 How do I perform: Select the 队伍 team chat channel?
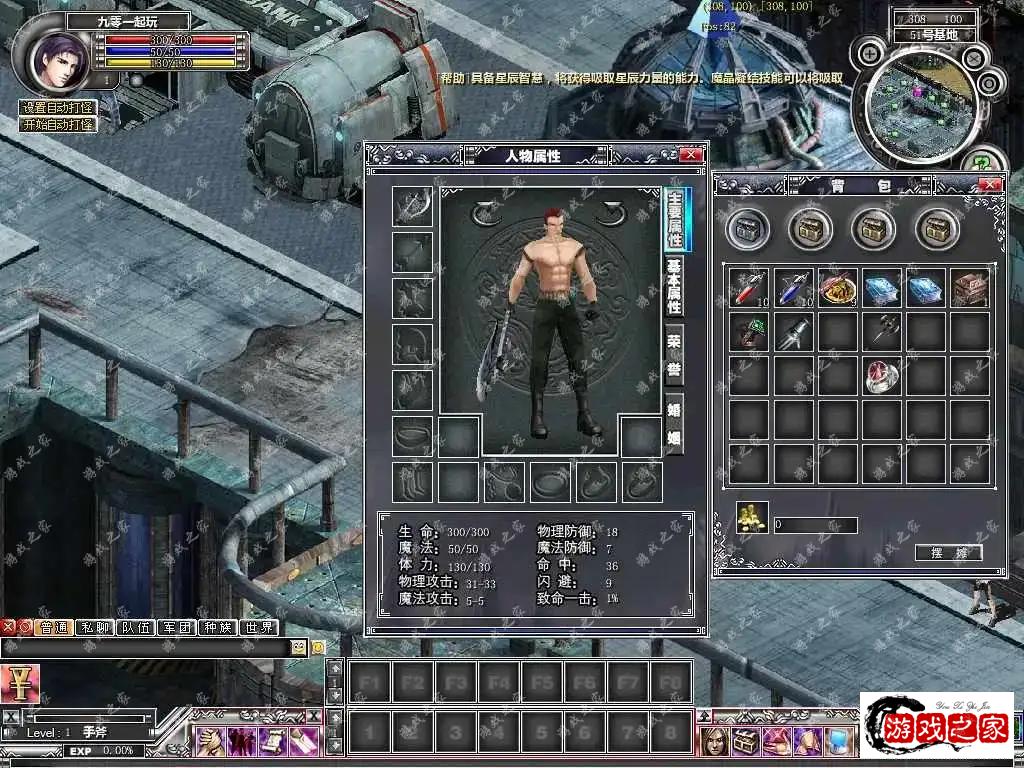tap(137, 628)
